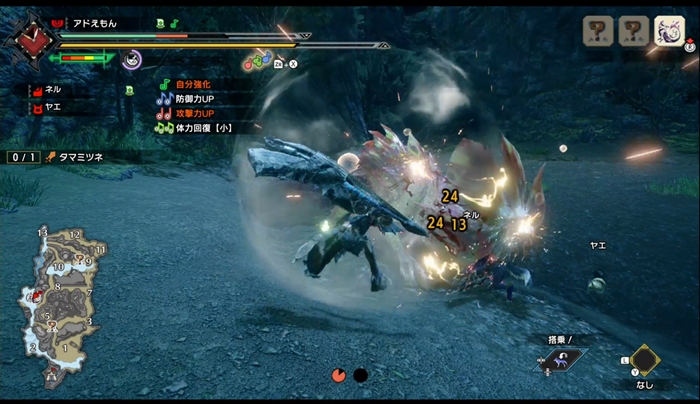Image resolution: width=700 pixels, height=404 pixels.
Task: Click the タマミツネ quest target tracker
Action: [x=80, y=157]
